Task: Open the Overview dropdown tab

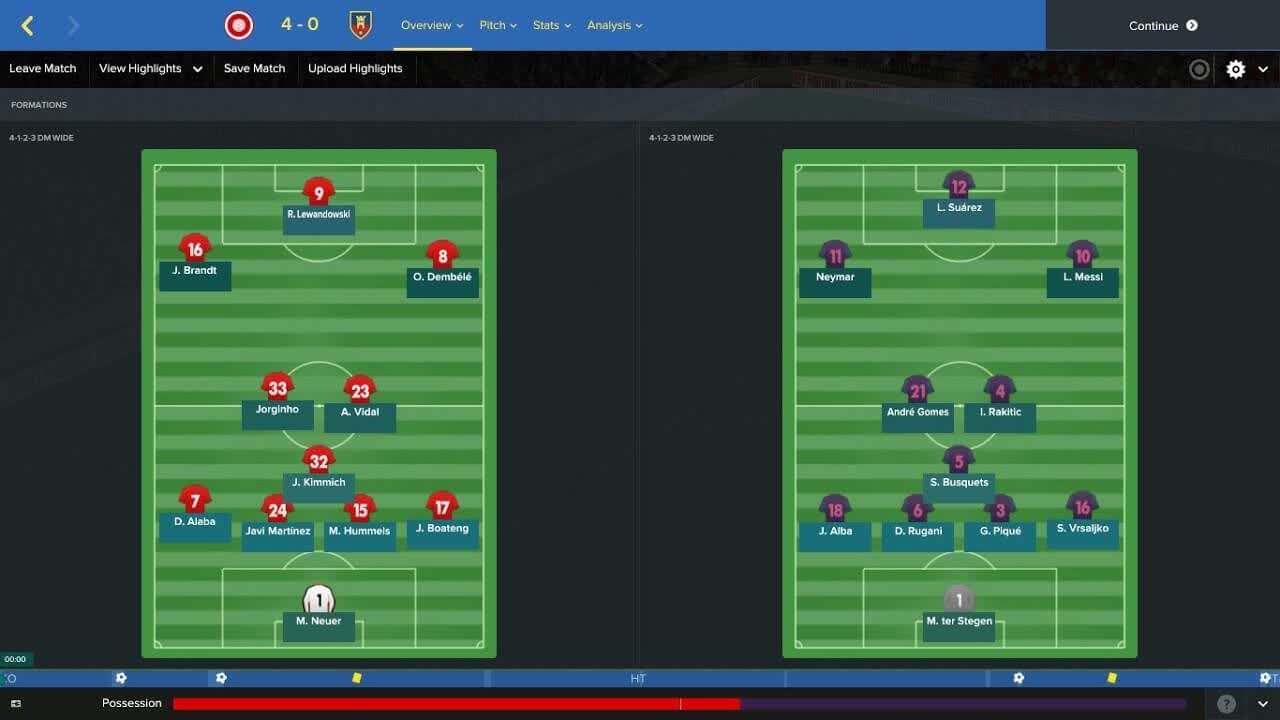Action: 432,26
